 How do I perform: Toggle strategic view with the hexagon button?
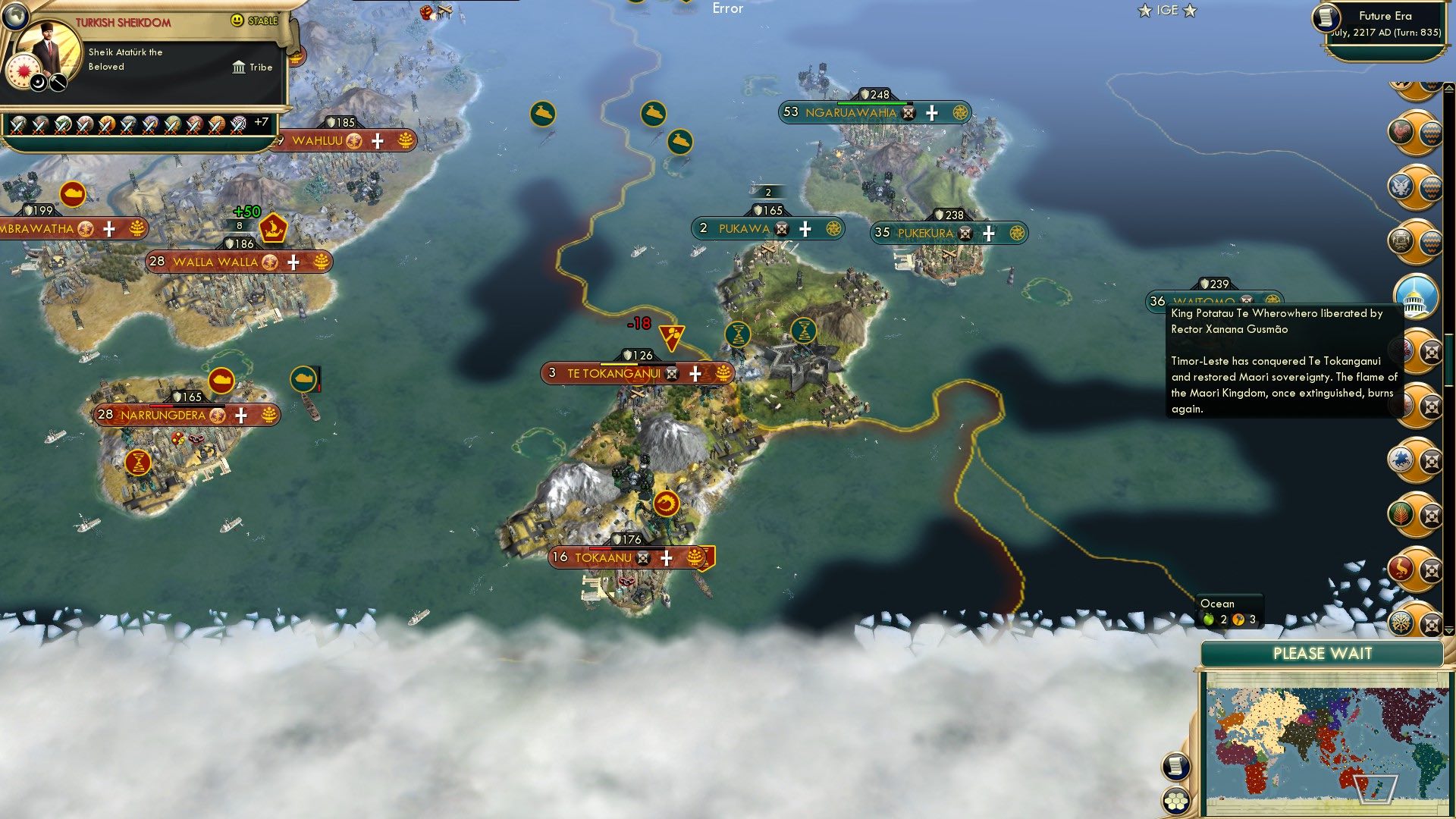coord(1176,801)
